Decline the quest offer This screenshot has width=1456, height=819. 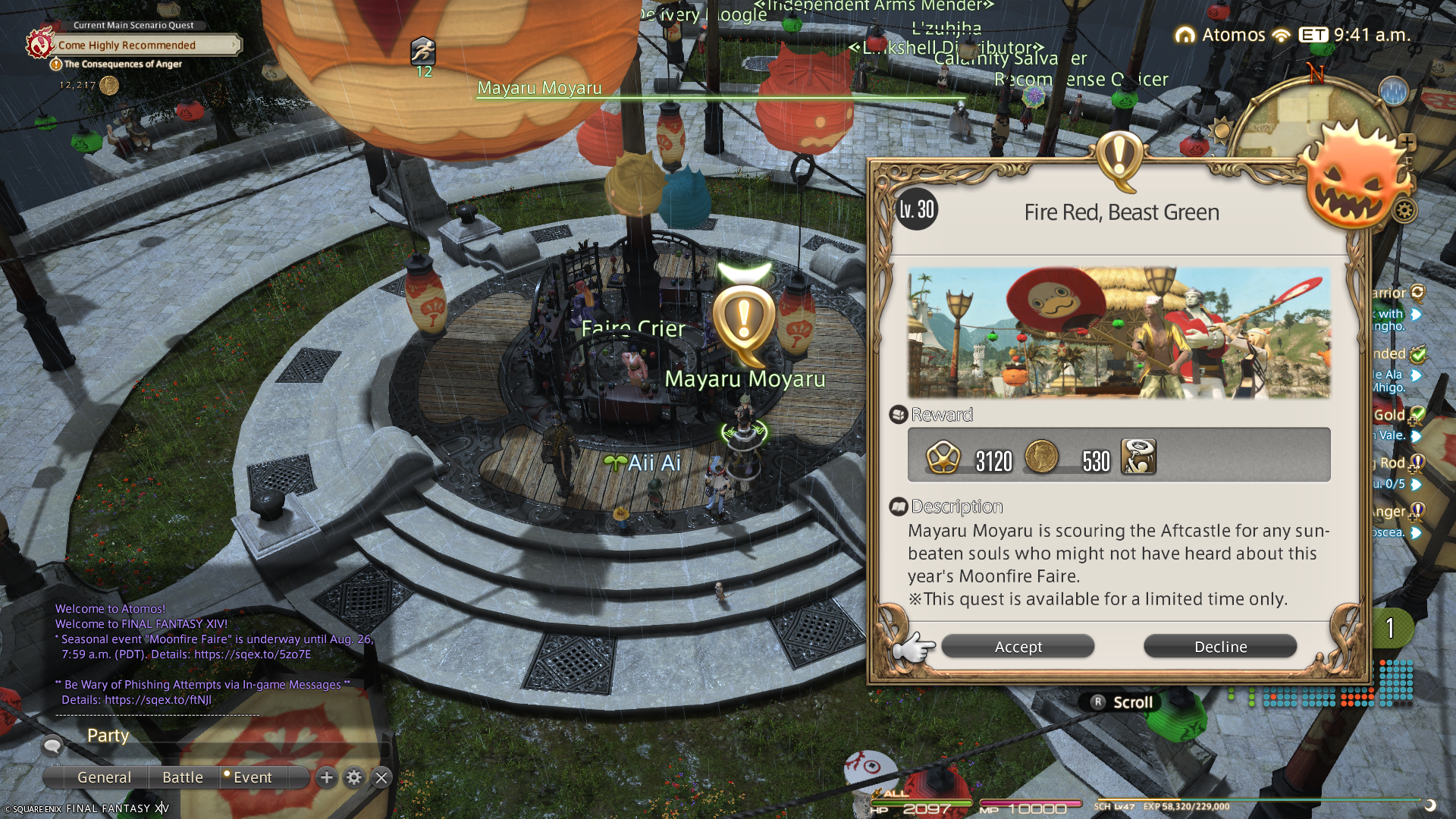1220,647
